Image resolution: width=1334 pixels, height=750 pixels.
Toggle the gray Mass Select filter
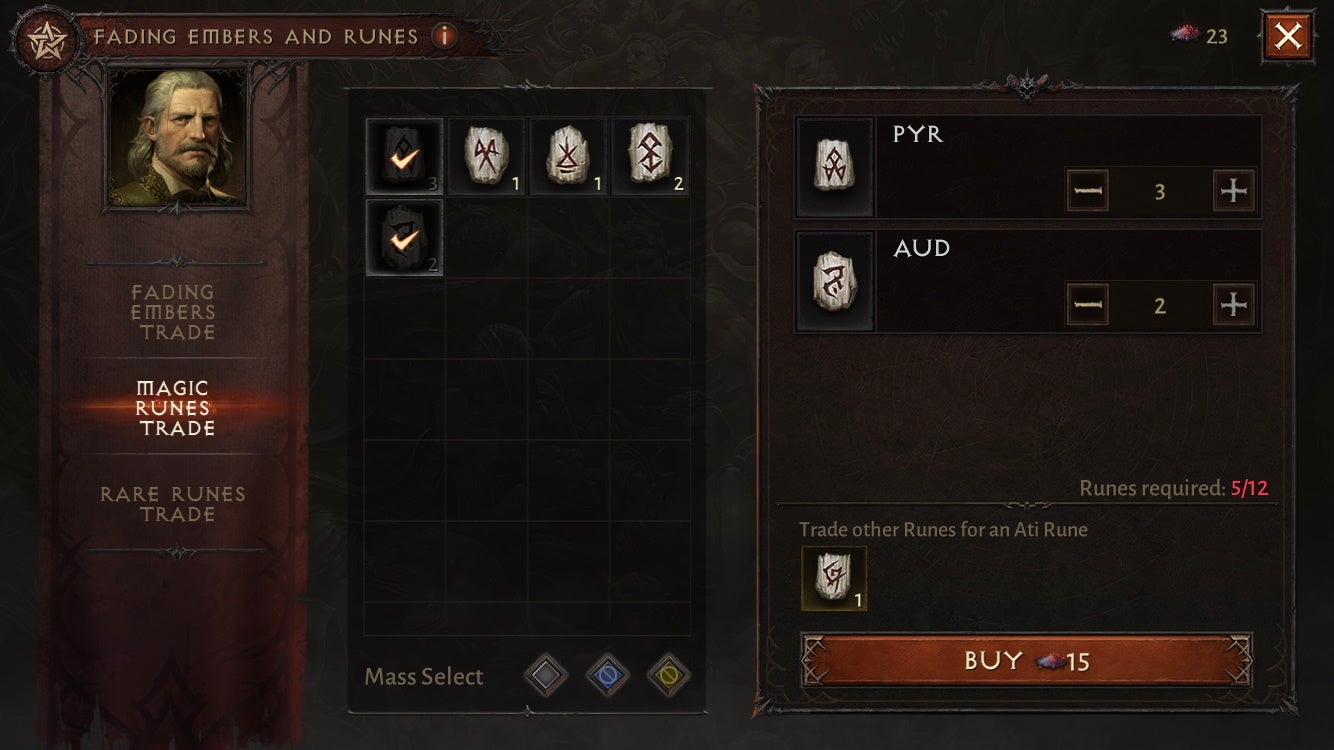tap(546, 675)
